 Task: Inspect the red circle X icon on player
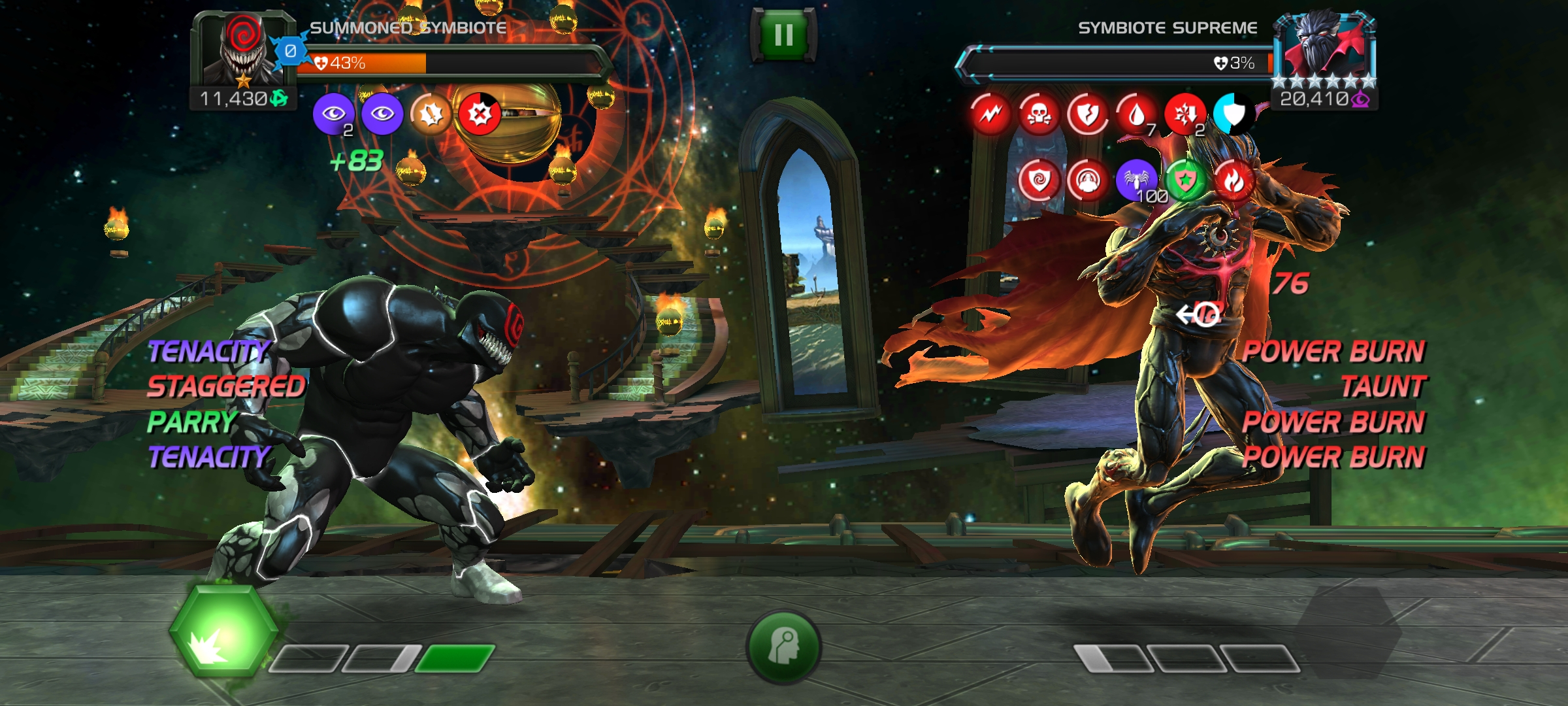click(x=480, y=114)
